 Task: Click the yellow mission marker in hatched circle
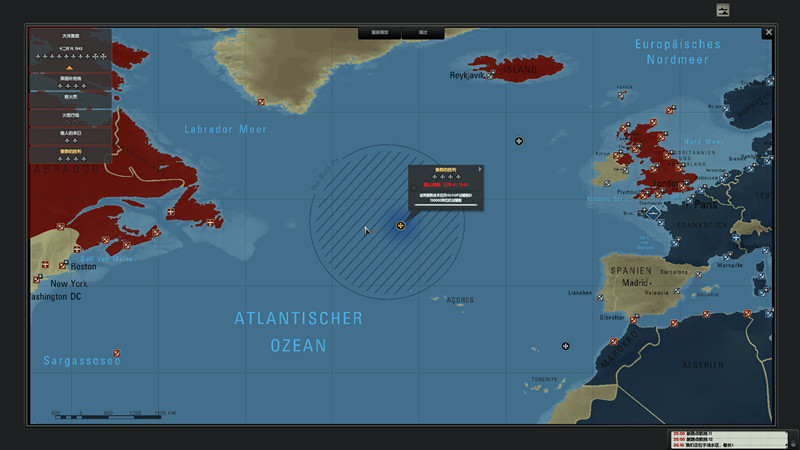click(x=401, y=226)
